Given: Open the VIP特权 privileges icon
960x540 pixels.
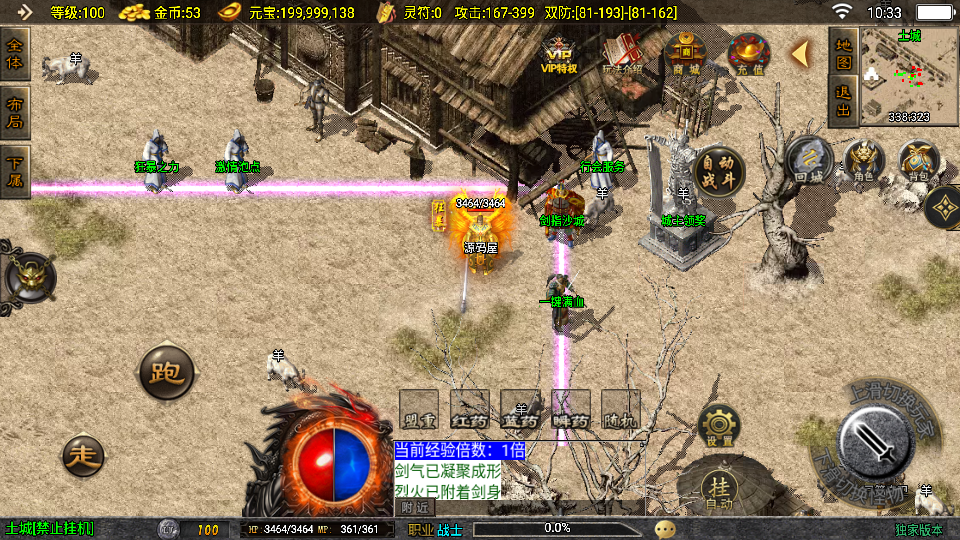Looking at the screenshot, I should (559, 54).
